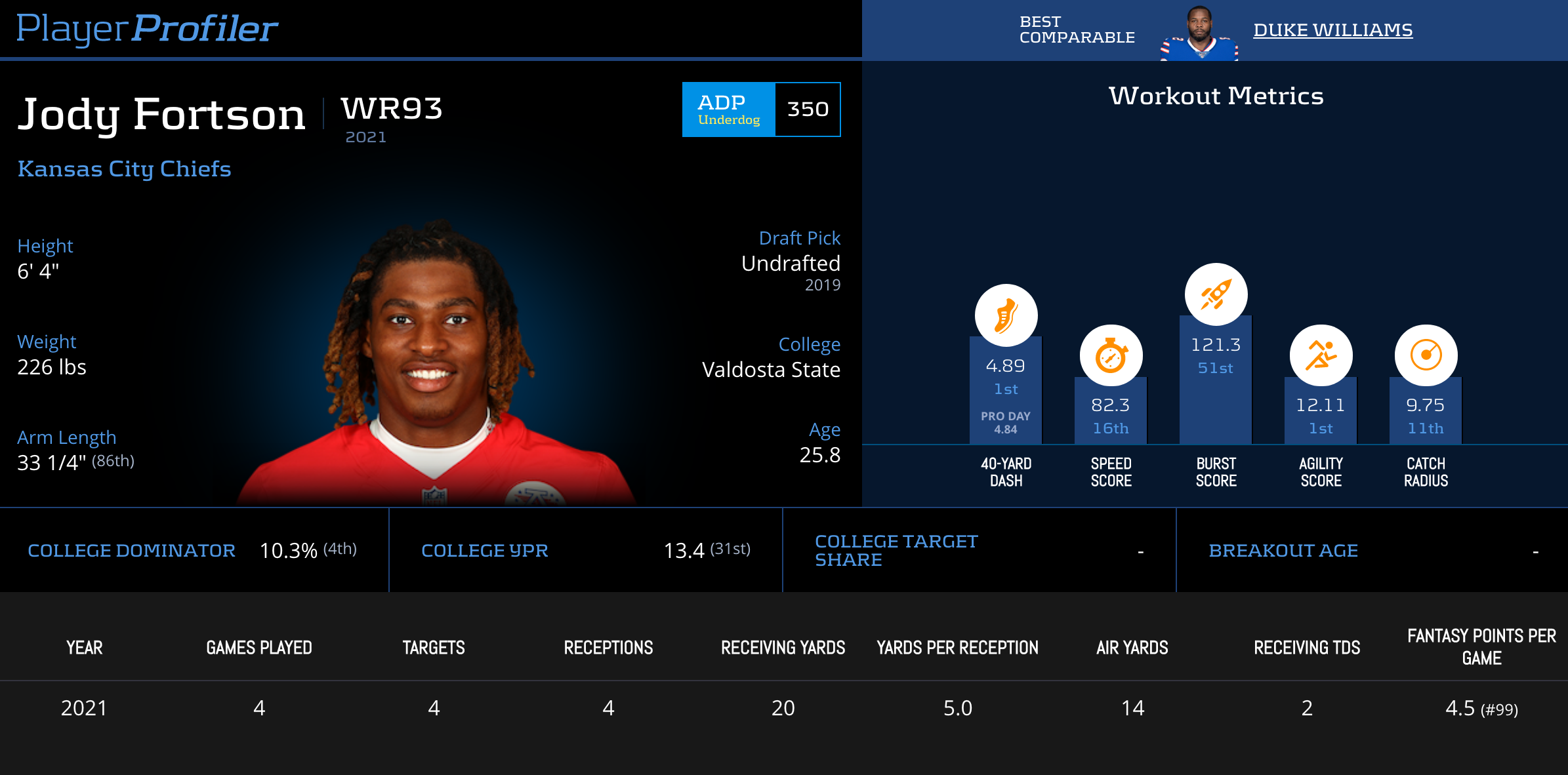Click the Breakout Age label
The image size is (1568, 775).
pyautogui.click(x=1283, y=551)
